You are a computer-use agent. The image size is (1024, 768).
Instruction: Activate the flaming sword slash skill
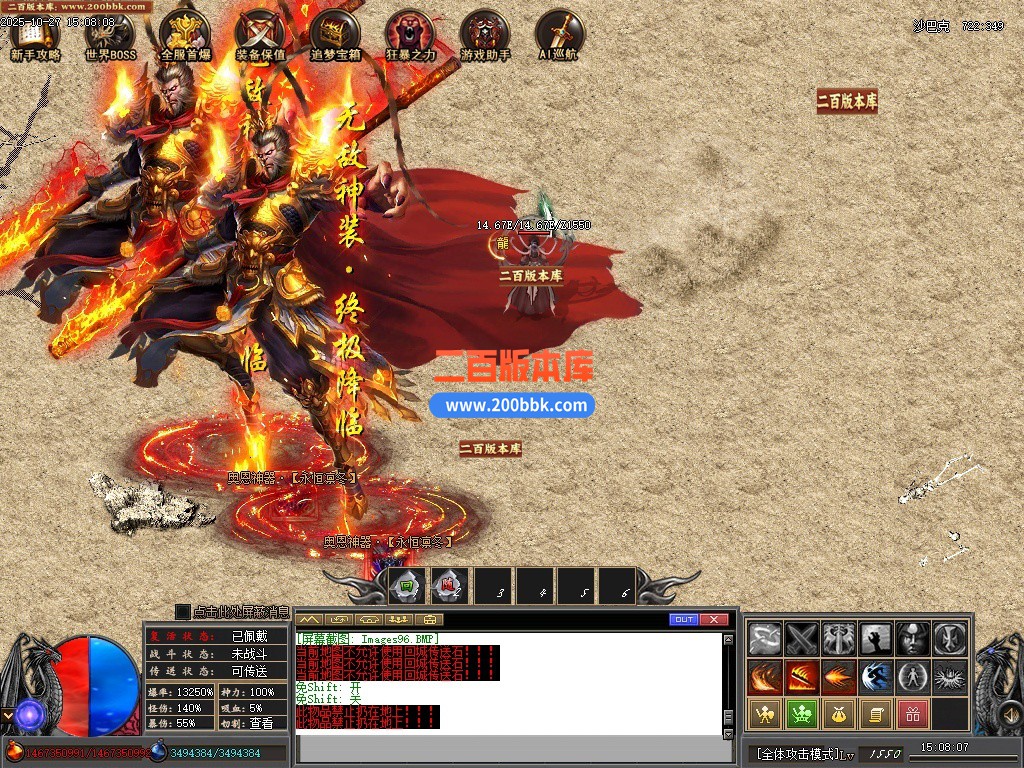802,677
